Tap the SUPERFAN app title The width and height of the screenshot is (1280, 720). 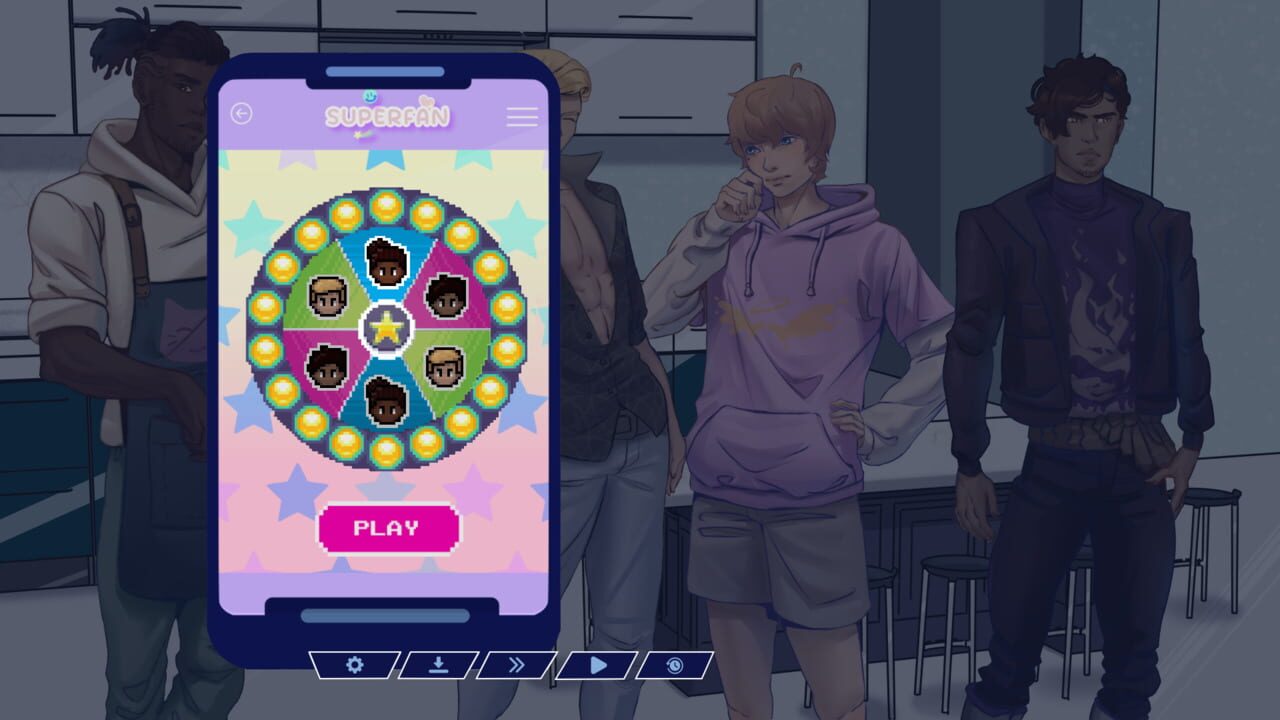388,115
